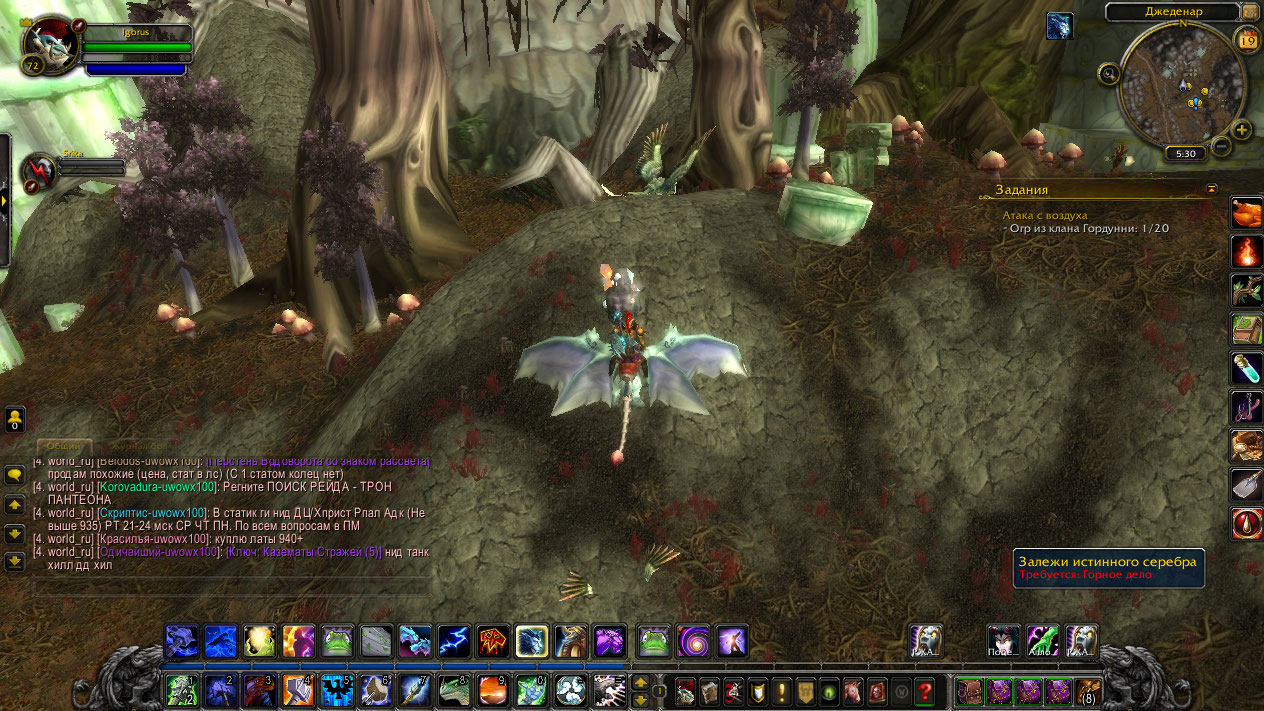Open the mounts horse-head menu button
The image size is (1264, 711).
(x=853, y=690)
